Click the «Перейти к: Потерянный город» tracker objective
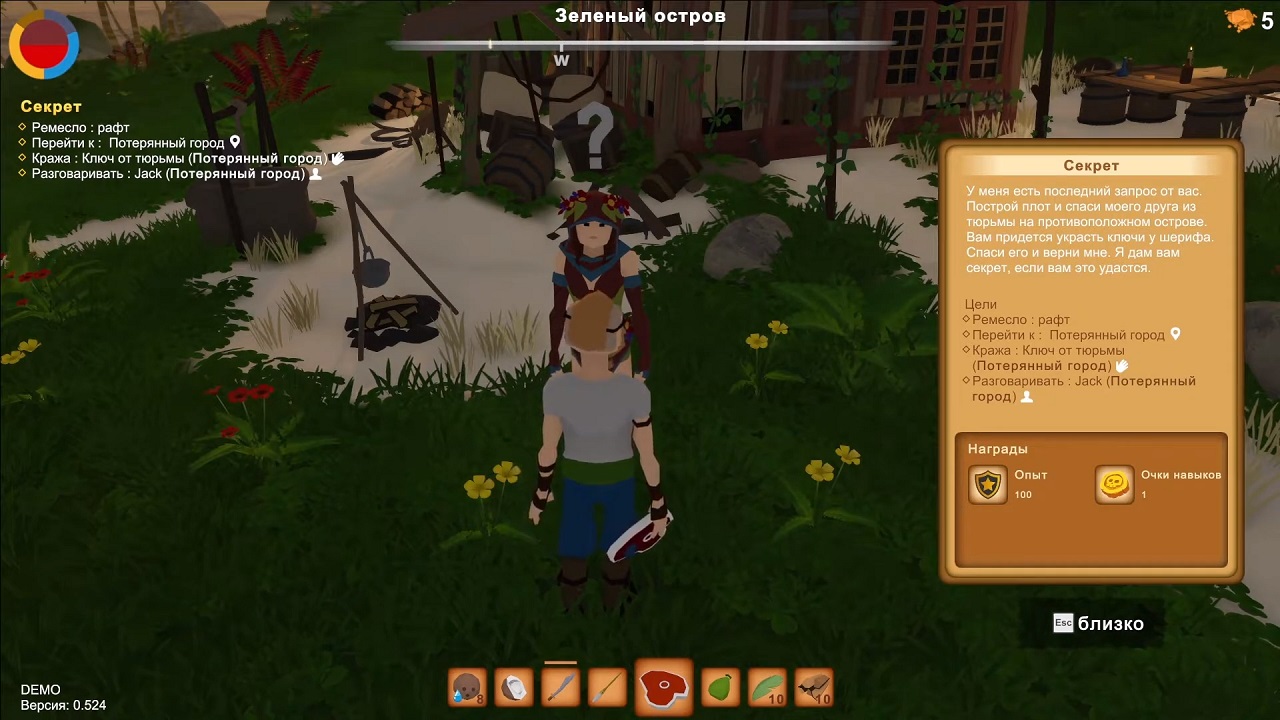This screenshot has width=1280, height=720. tap(128, 143)
